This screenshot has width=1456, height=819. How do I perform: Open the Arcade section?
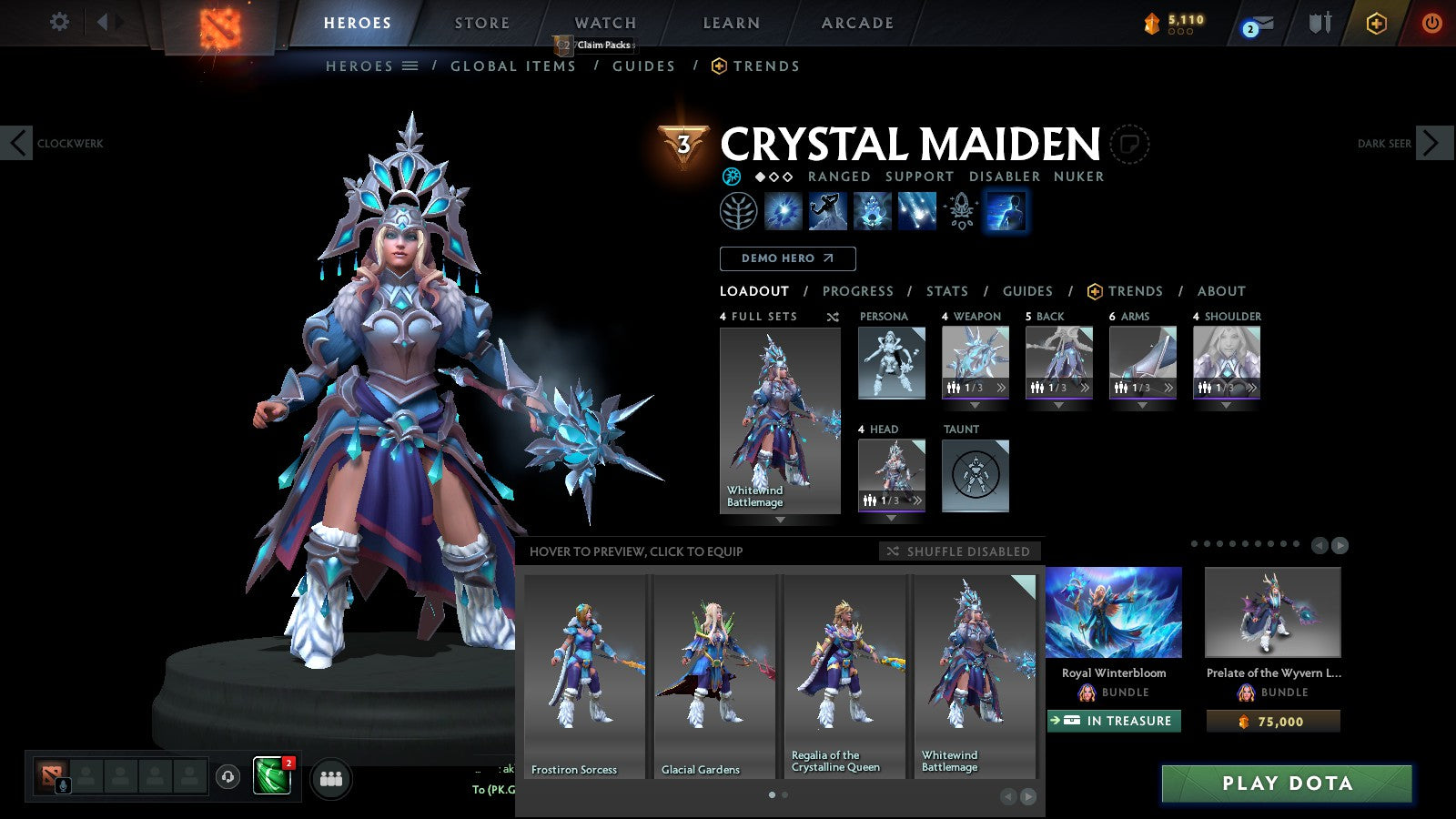857,23
